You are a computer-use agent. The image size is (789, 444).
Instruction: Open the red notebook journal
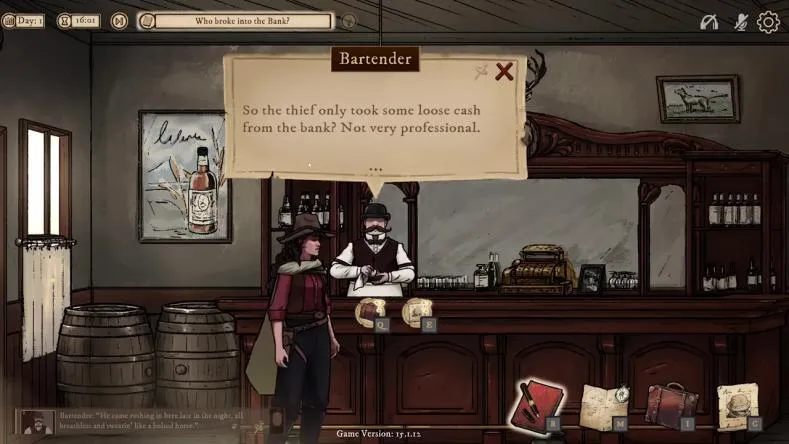(x=538, y=403)
